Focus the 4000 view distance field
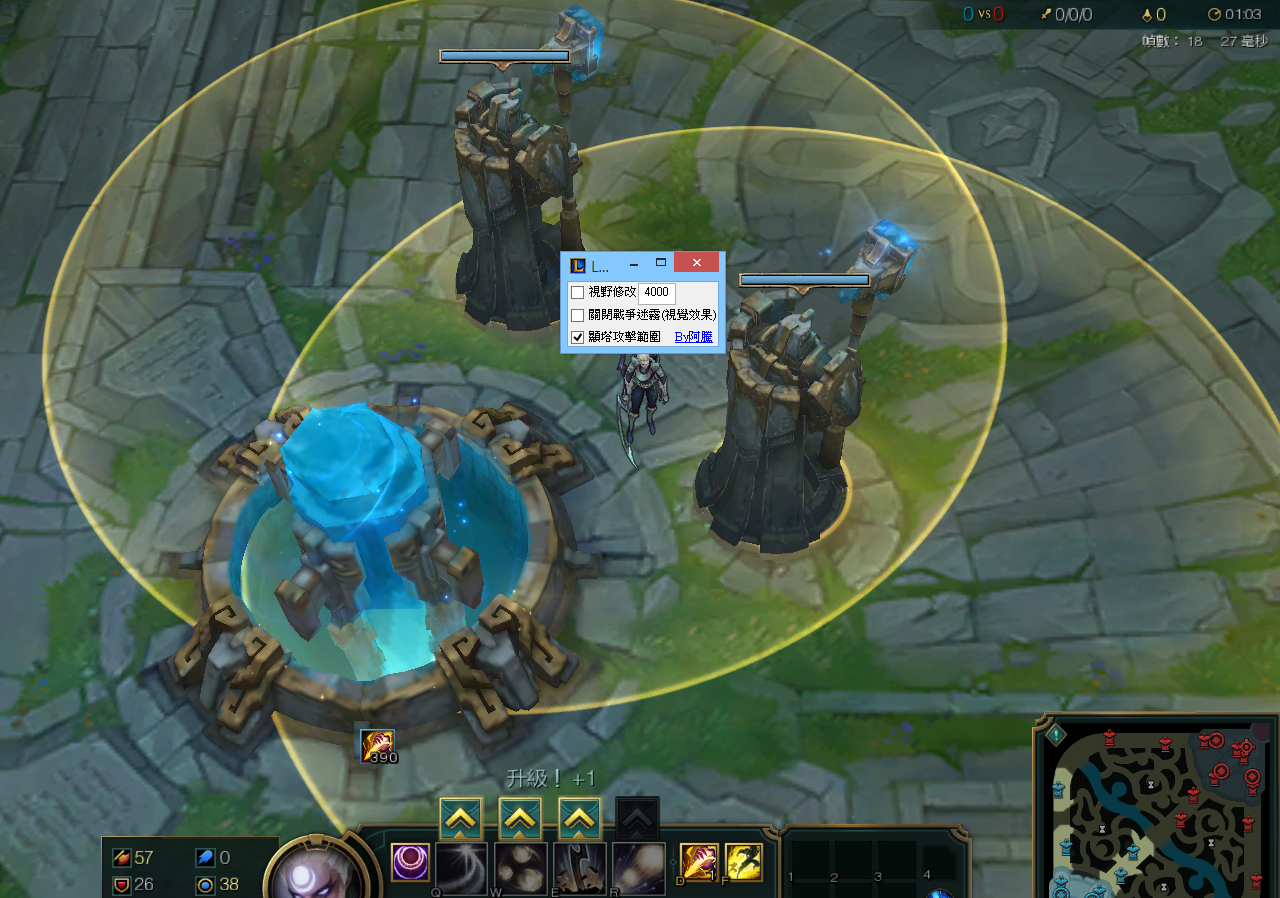Screen dimensions: 1280x898 656,292
